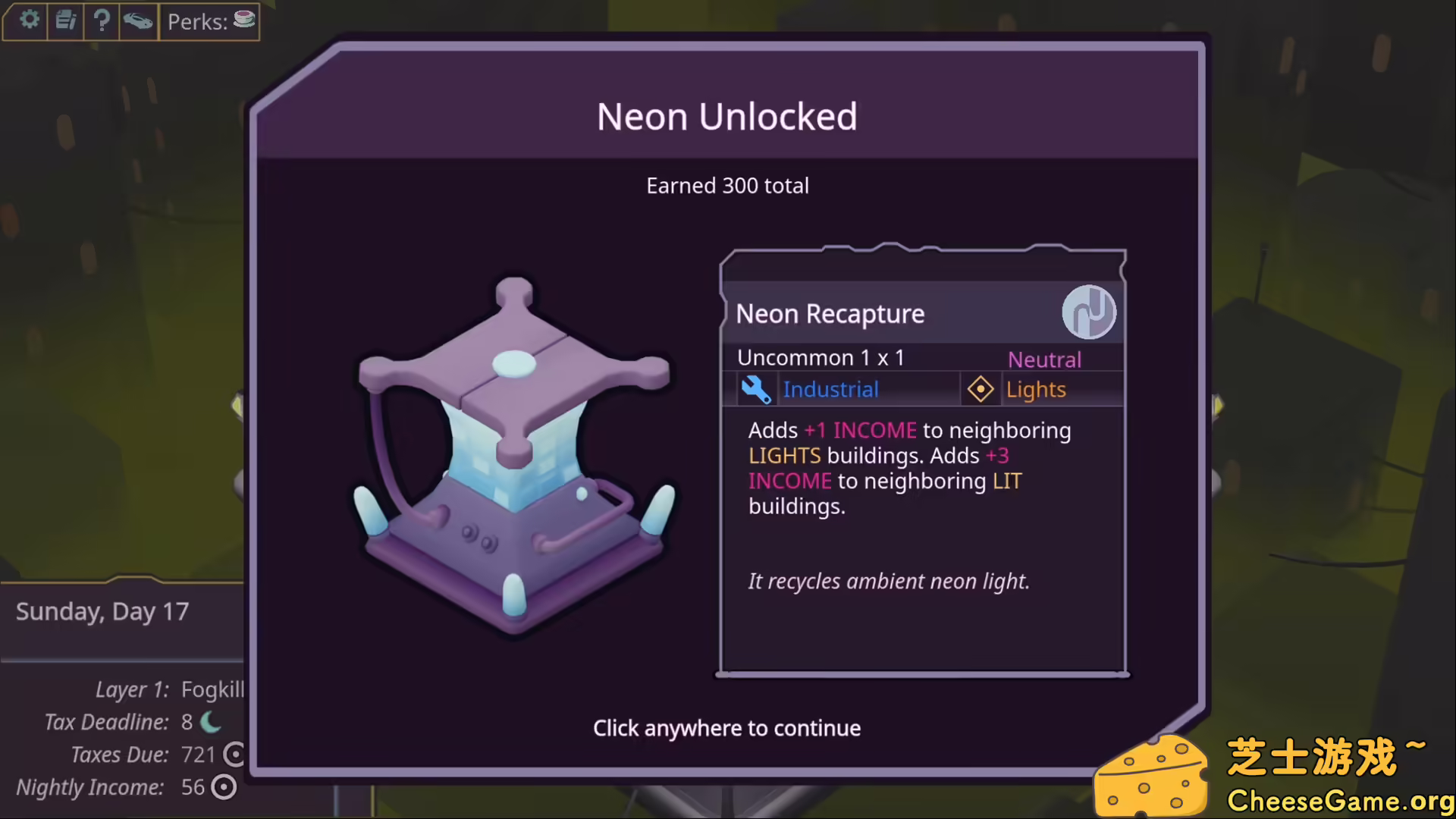1456x819 pixels.
Task: Click the flip icon on the Neon Recapture card
Action: point(1090,312)
